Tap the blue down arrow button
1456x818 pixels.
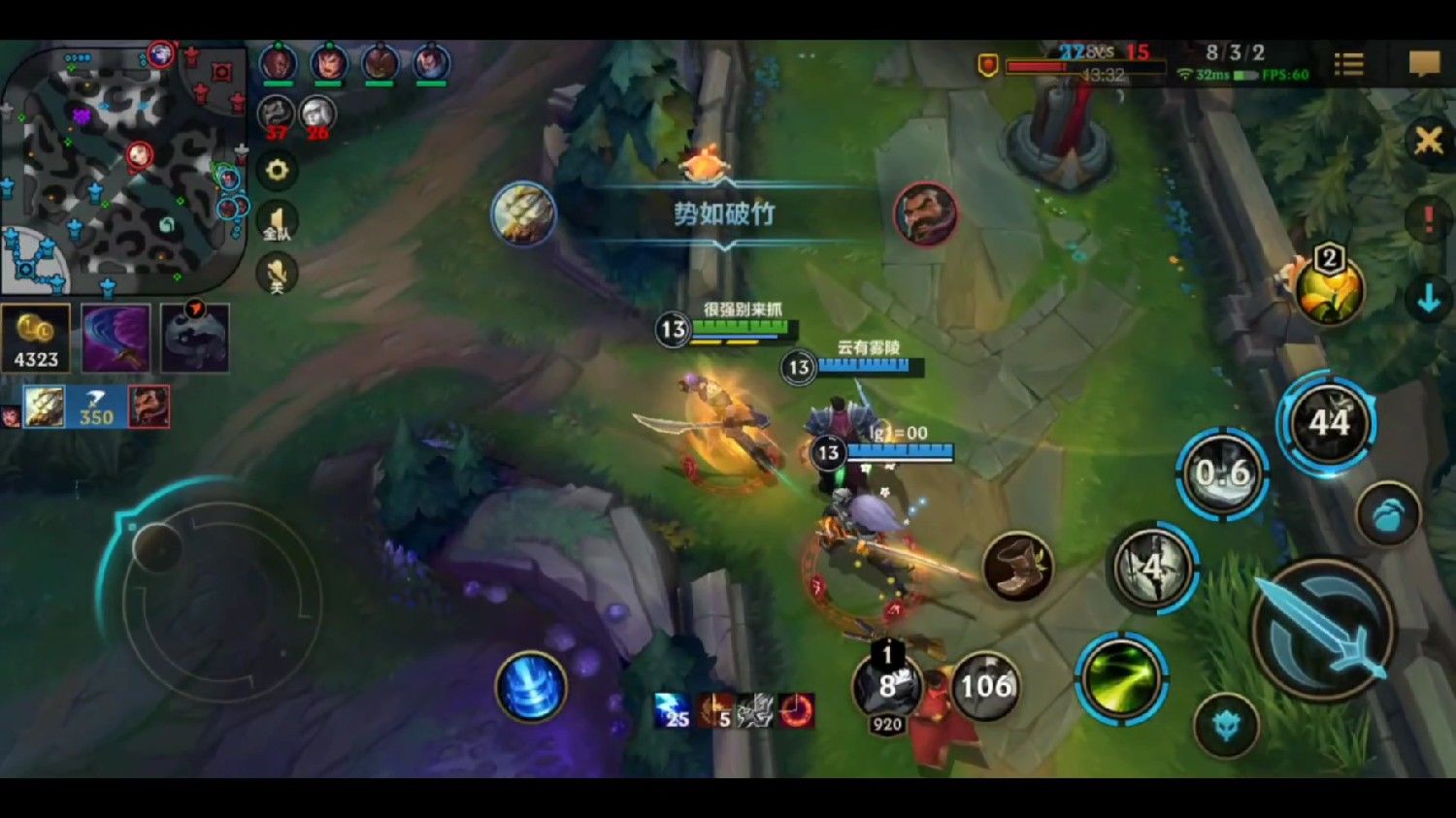tap(1428, 301)
